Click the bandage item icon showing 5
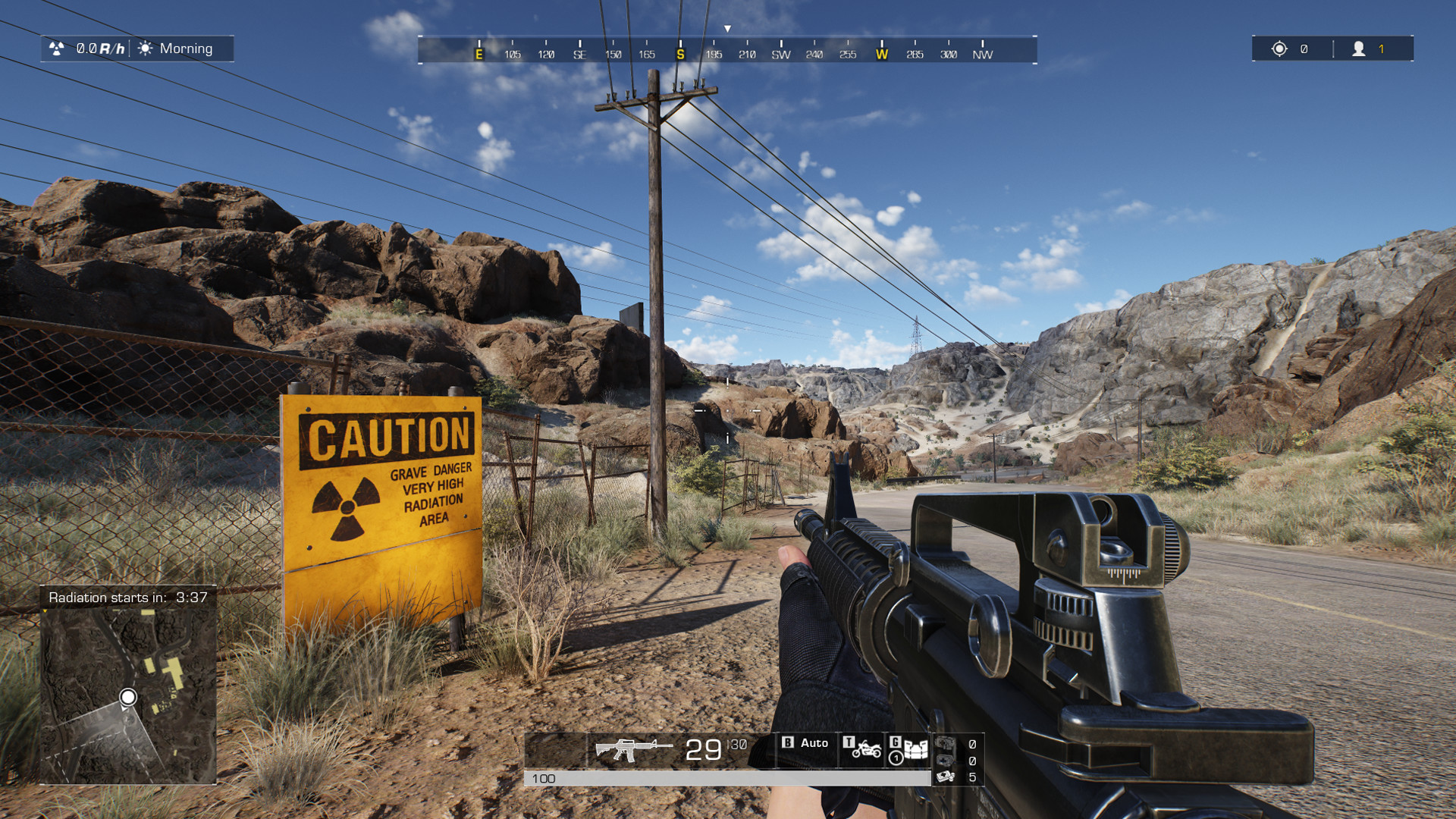Image resolution: width=1456 pixels, height=819 pixels. click(x=945, y=778)
